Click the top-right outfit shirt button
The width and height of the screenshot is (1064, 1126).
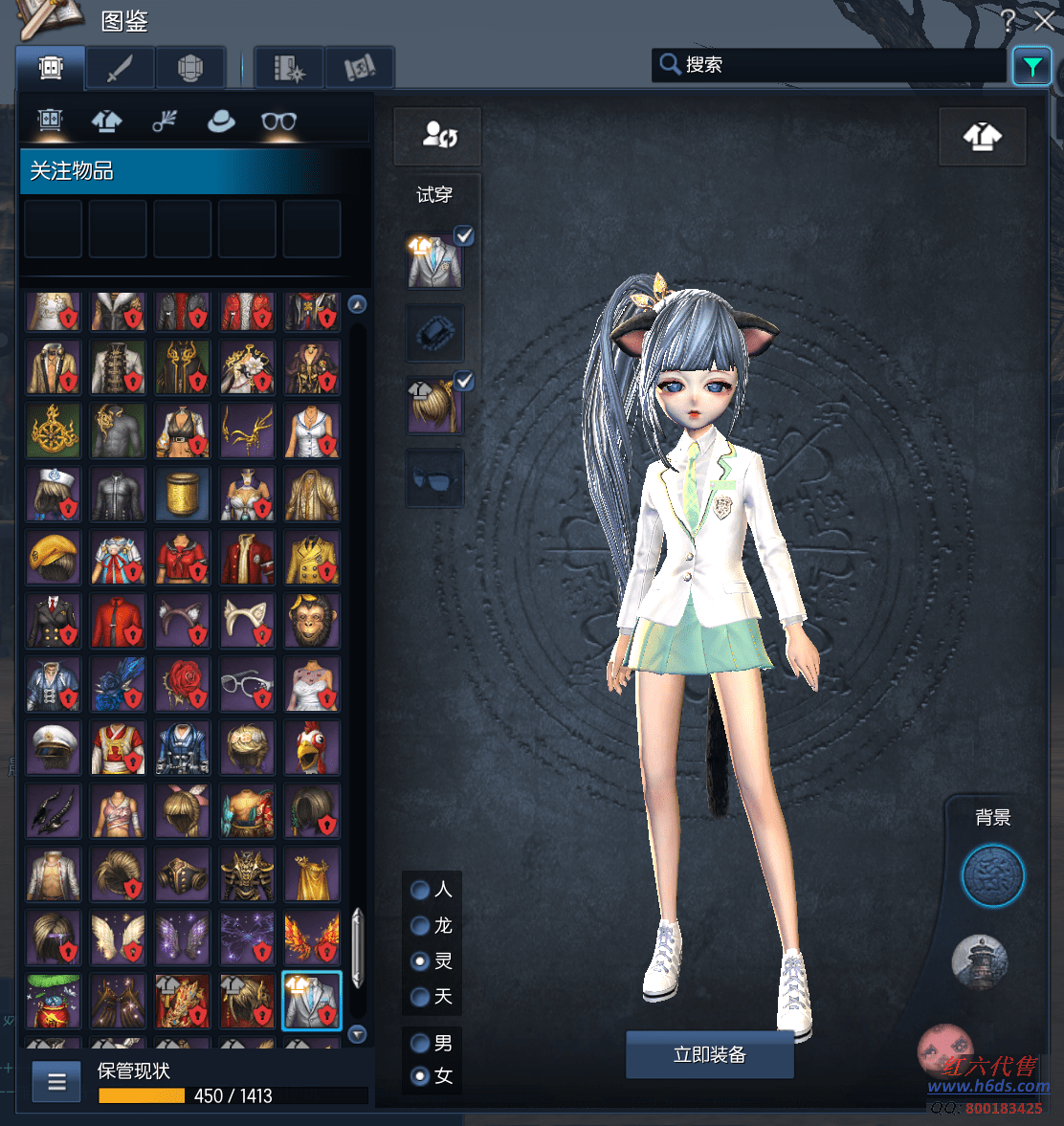tap(983, 138)
